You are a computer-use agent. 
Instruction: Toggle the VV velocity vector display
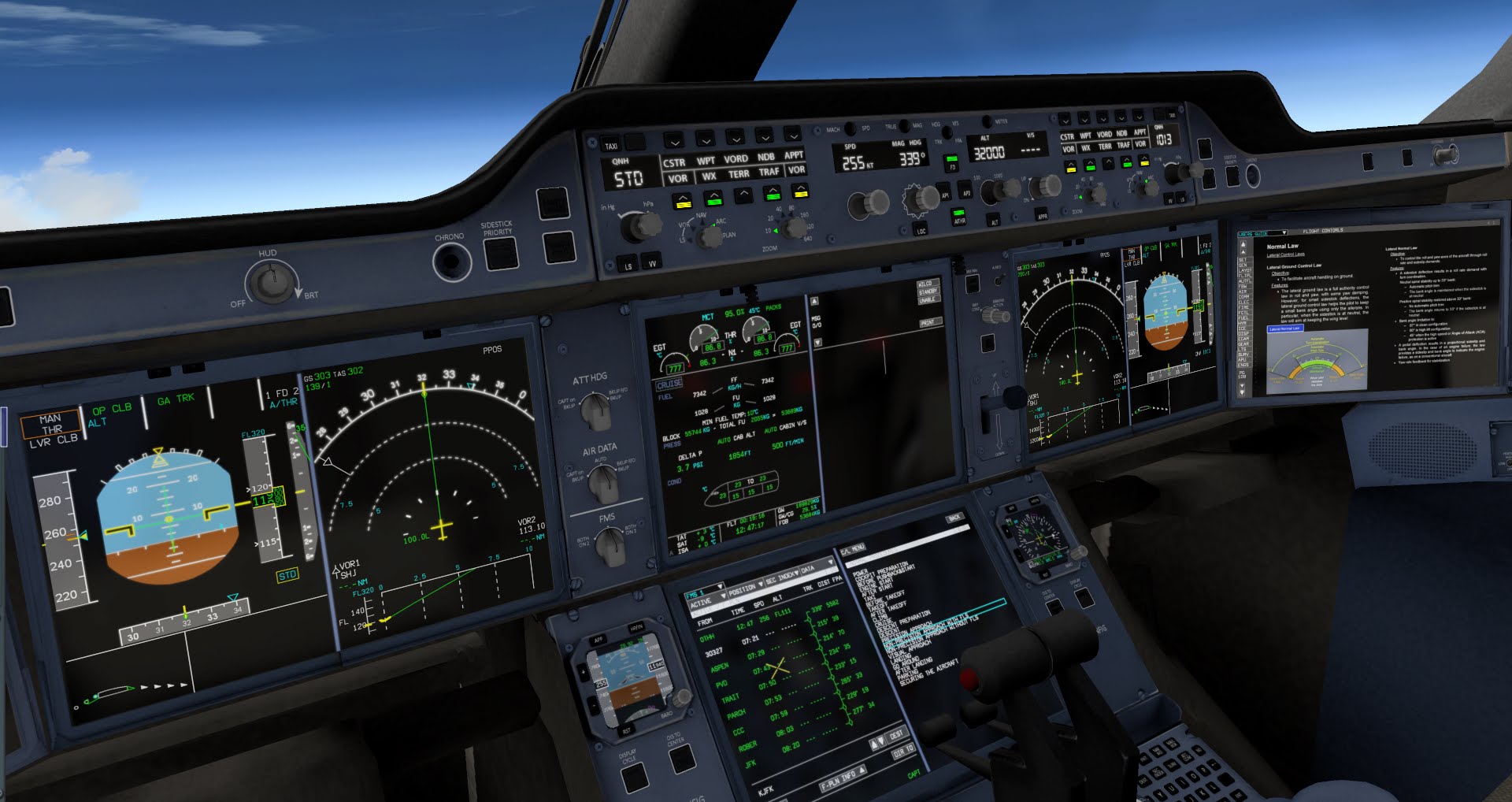[x=652, y=261]
